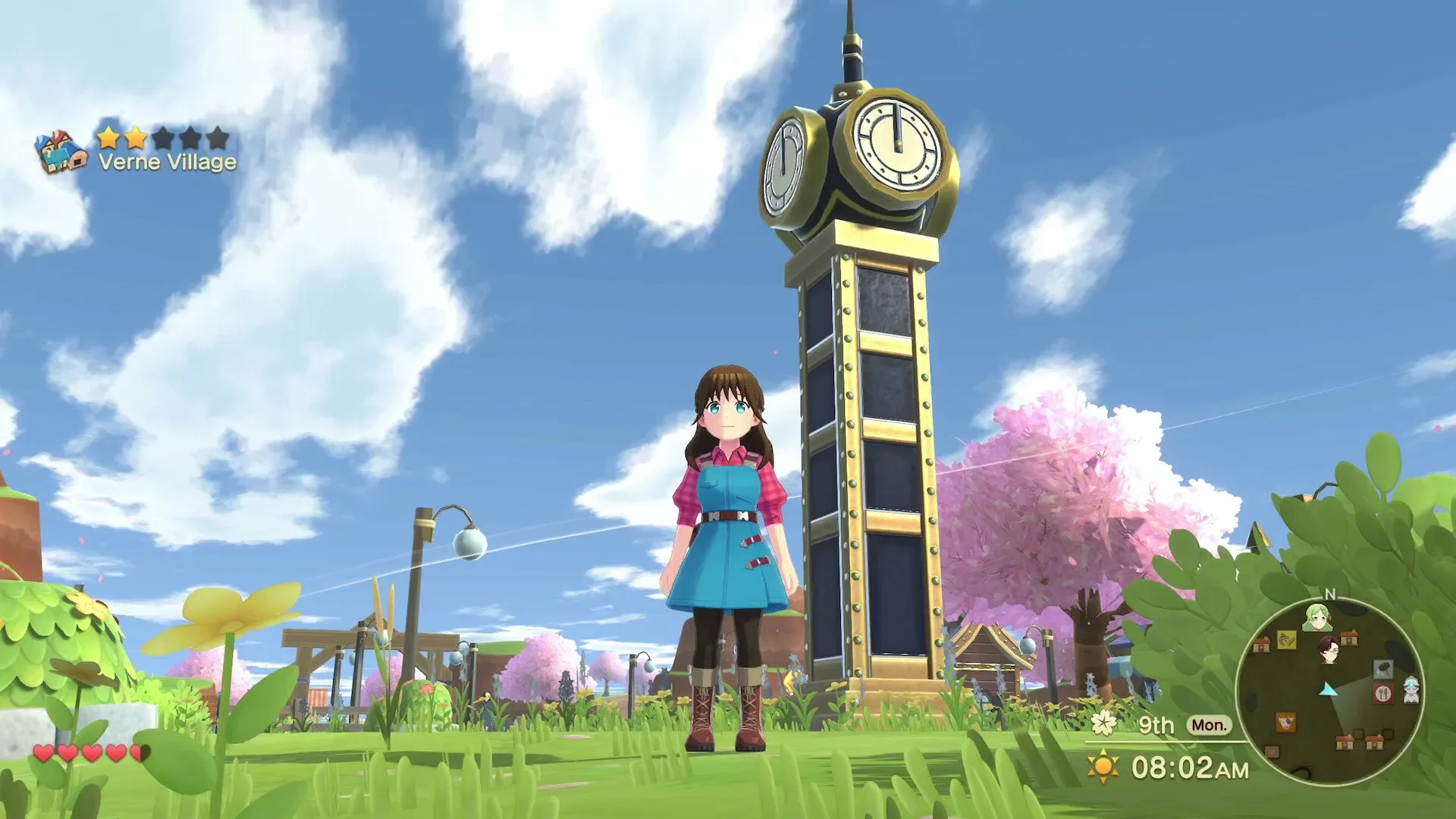The width and height of the screenshot is (1456, 819).
Task: Click the white sprite icon at minimap edge
Action: click(1410, 691)
